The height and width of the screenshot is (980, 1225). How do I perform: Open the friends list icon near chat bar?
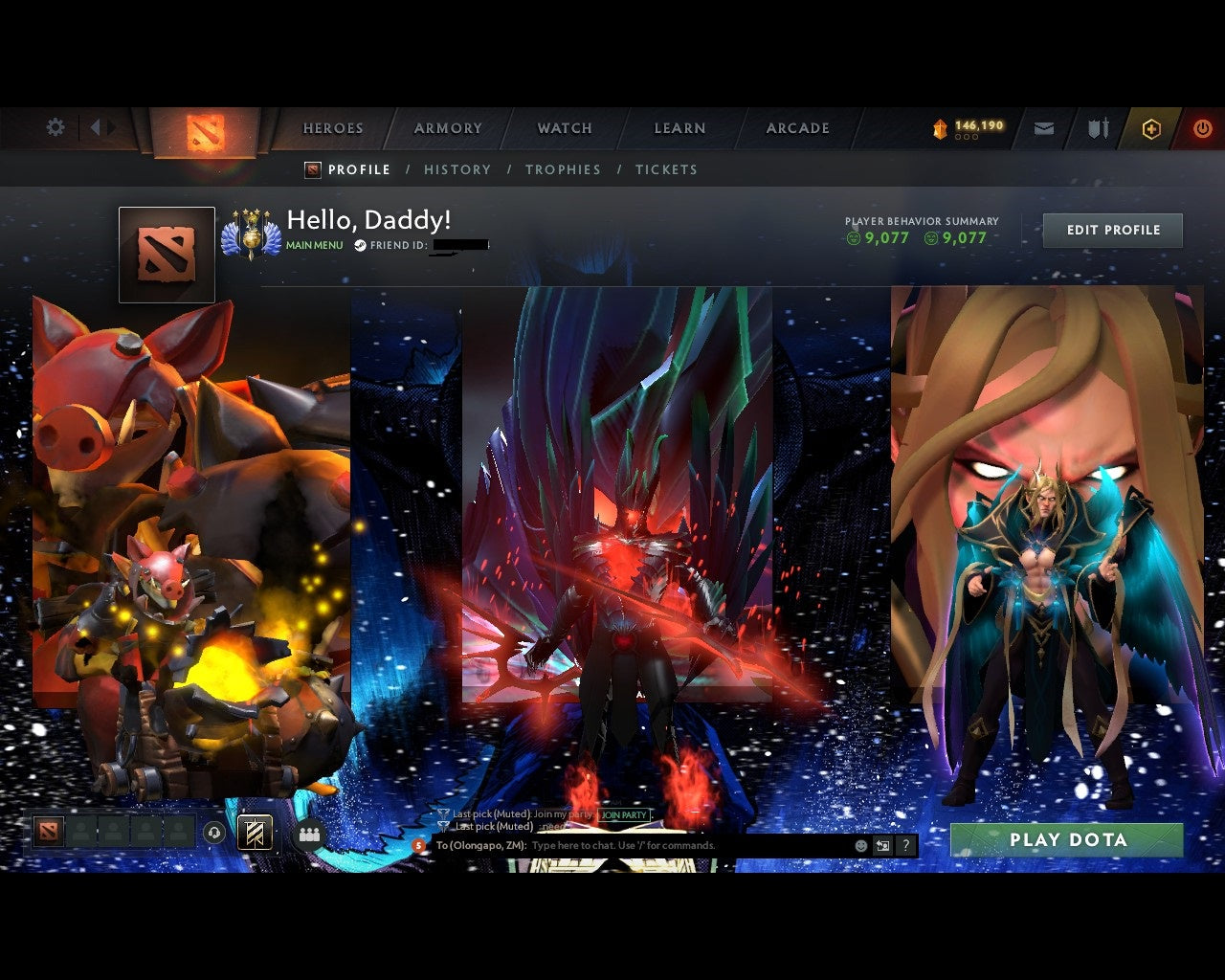308,833
